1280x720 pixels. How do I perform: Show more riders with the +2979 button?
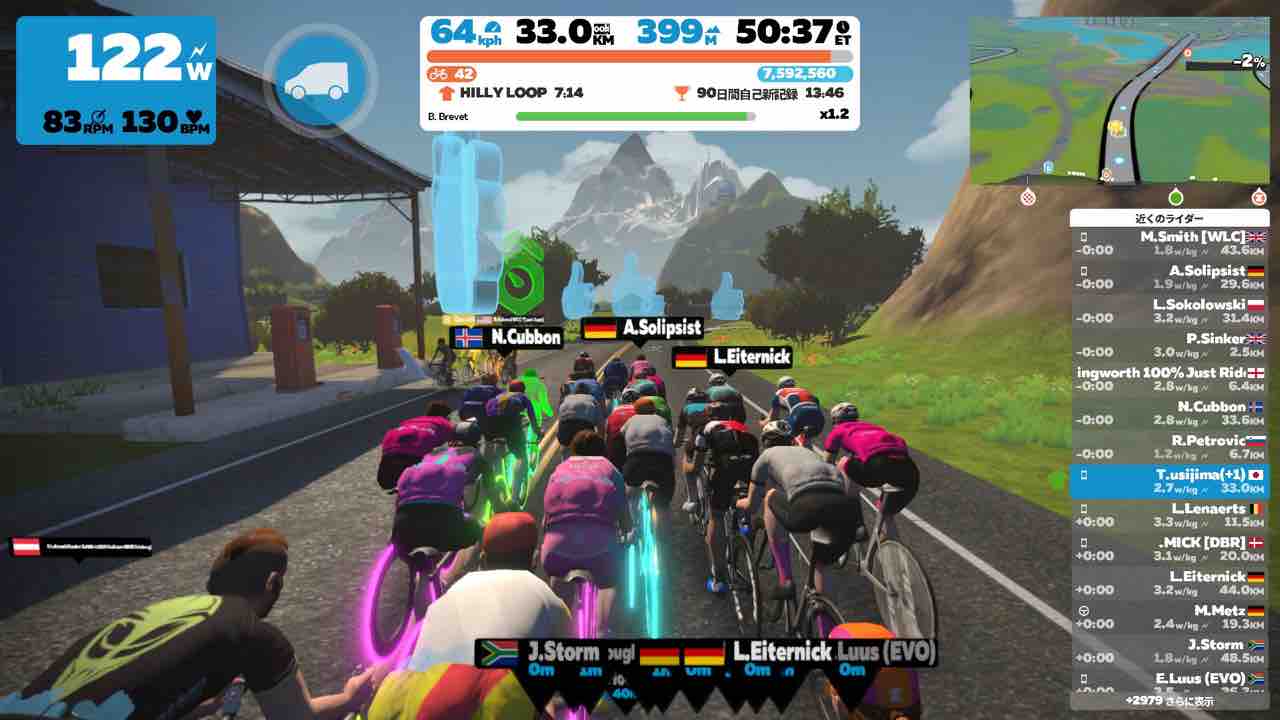[1169, 700]
